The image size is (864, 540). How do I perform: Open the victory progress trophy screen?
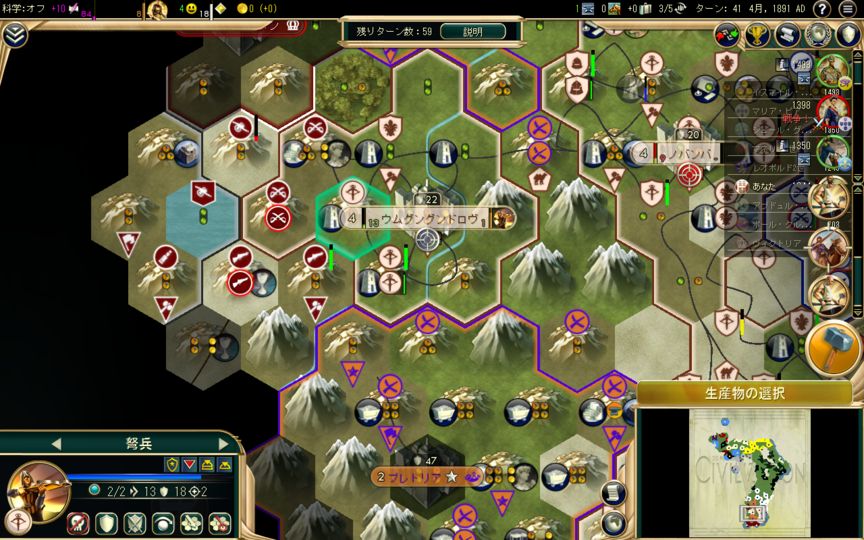point(758,35)
